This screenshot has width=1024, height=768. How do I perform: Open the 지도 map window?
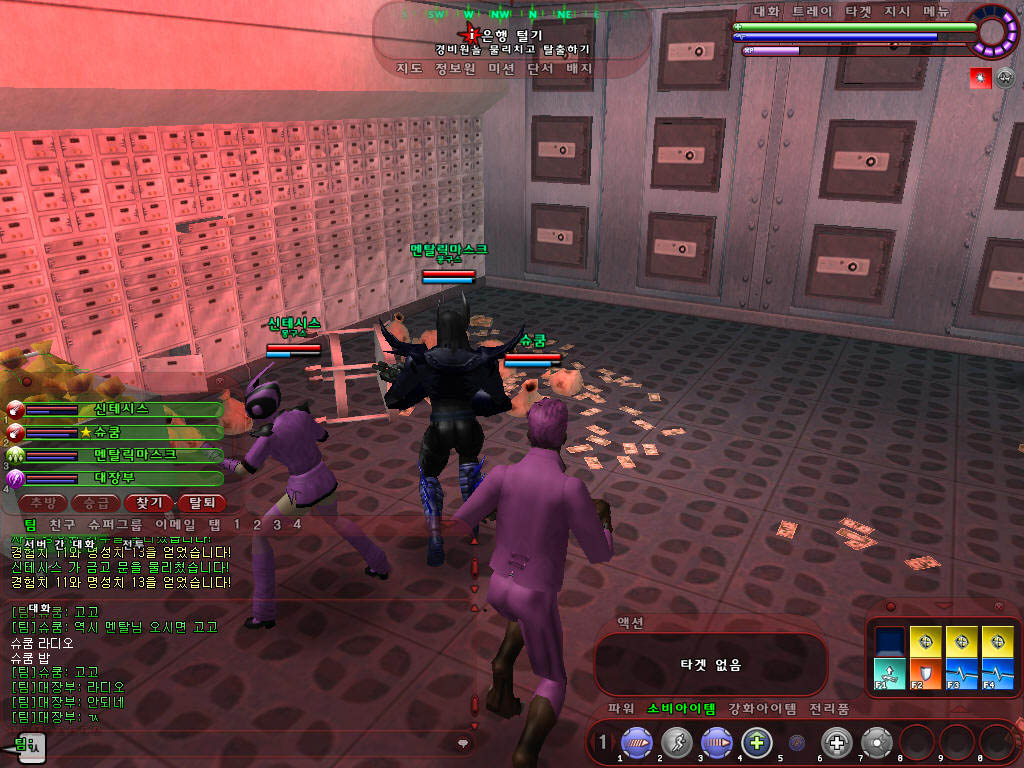point(409,69)
